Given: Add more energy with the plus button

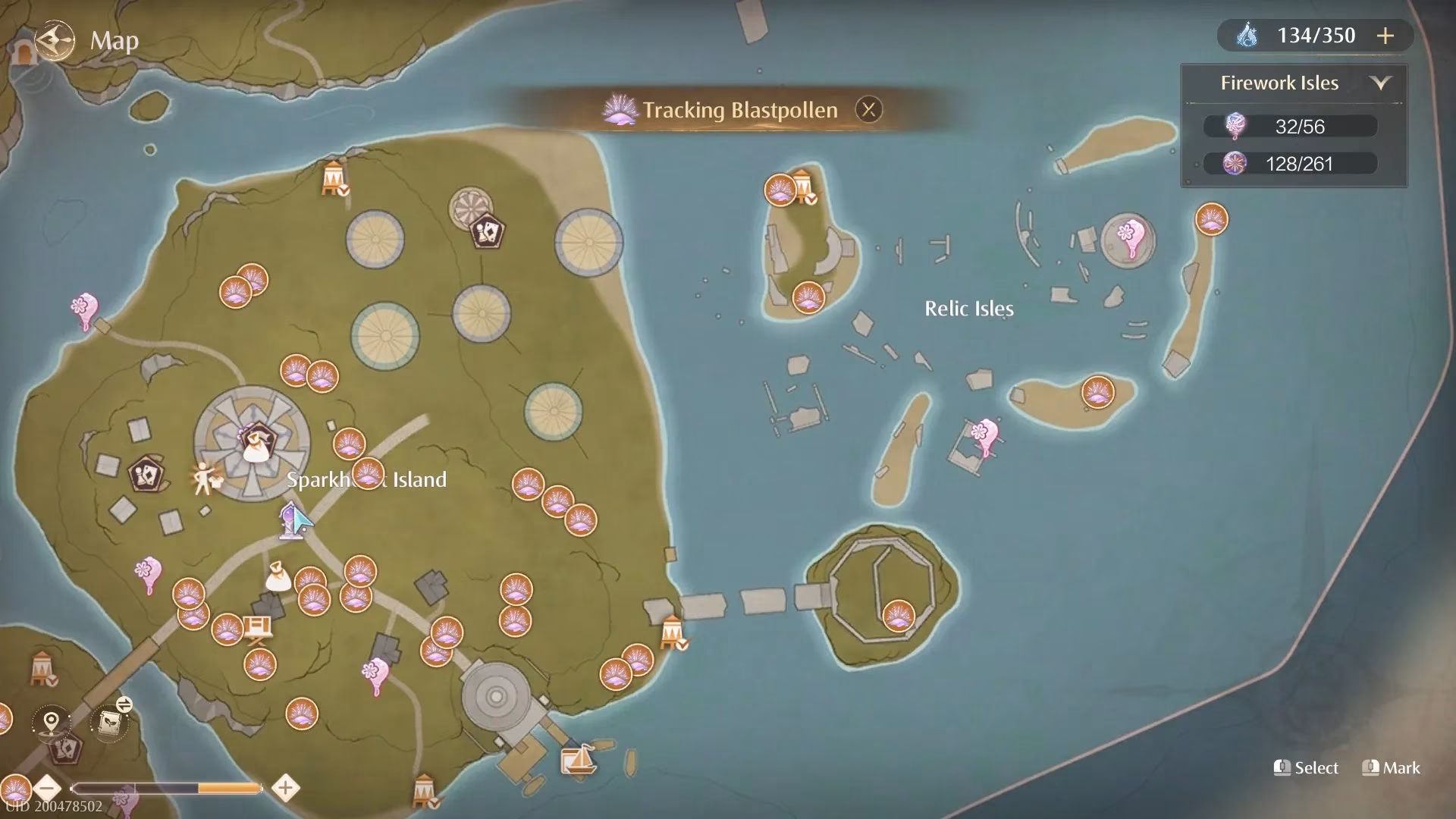Looking at the screenshot, I should pyautogui.click(x=1385, y=36).
